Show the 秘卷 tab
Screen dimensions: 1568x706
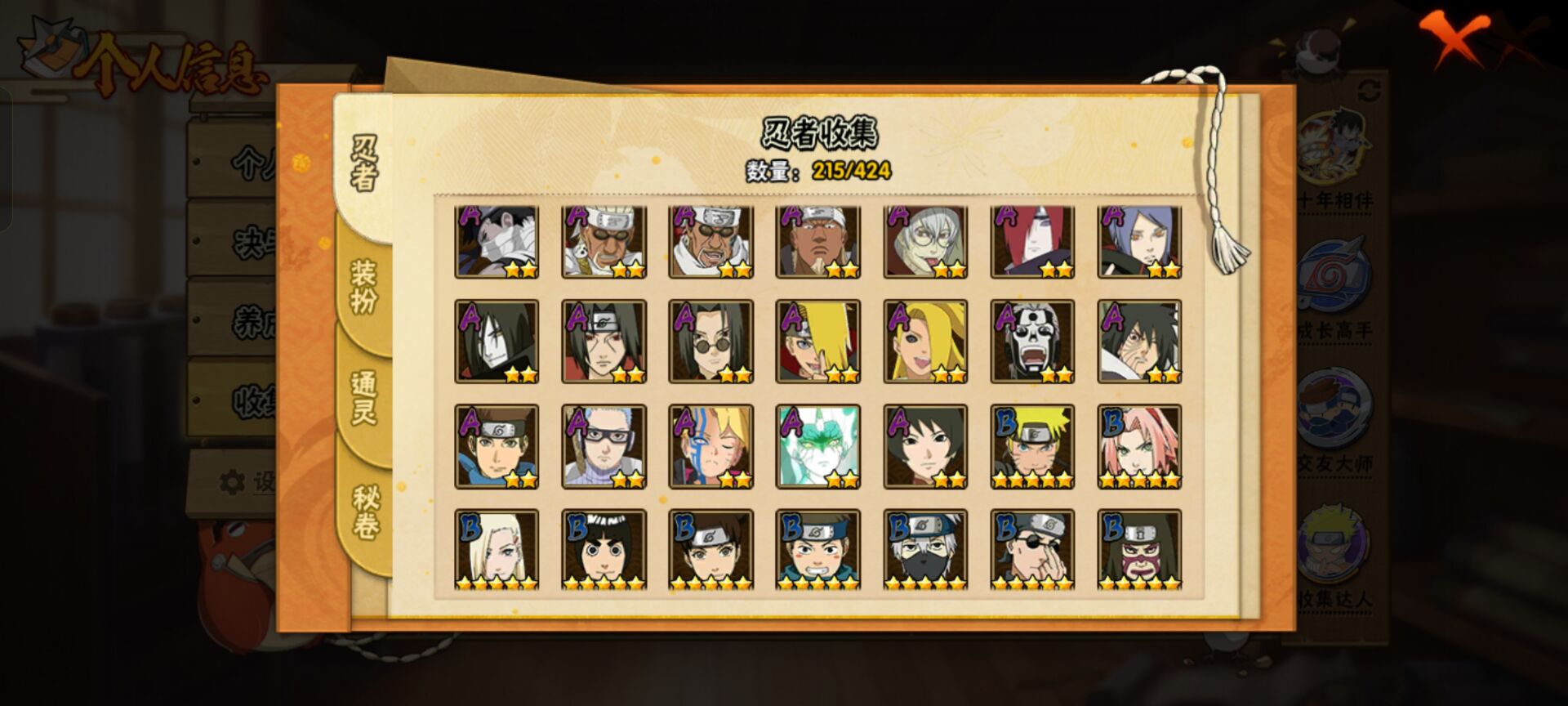tap(364, 512)
